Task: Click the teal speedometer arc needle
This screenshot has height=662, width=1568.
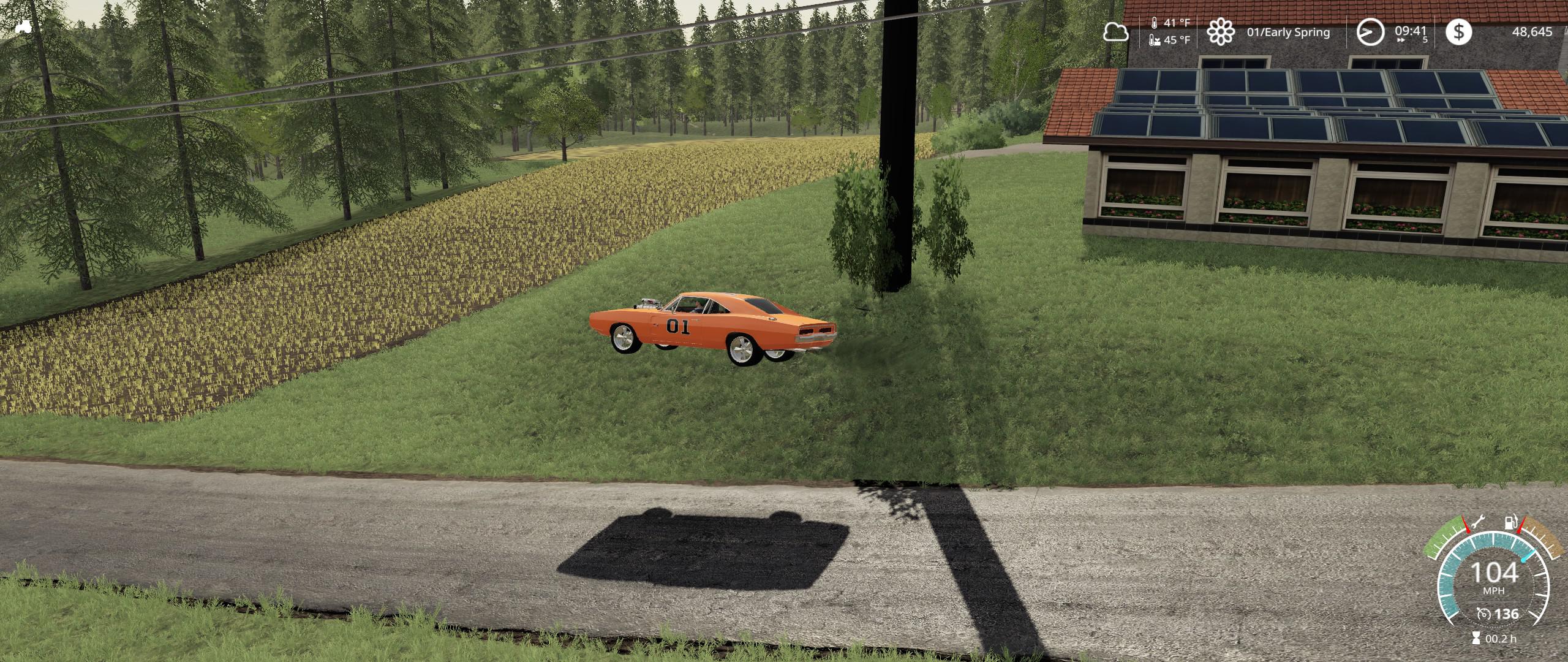Action: 1526,555
